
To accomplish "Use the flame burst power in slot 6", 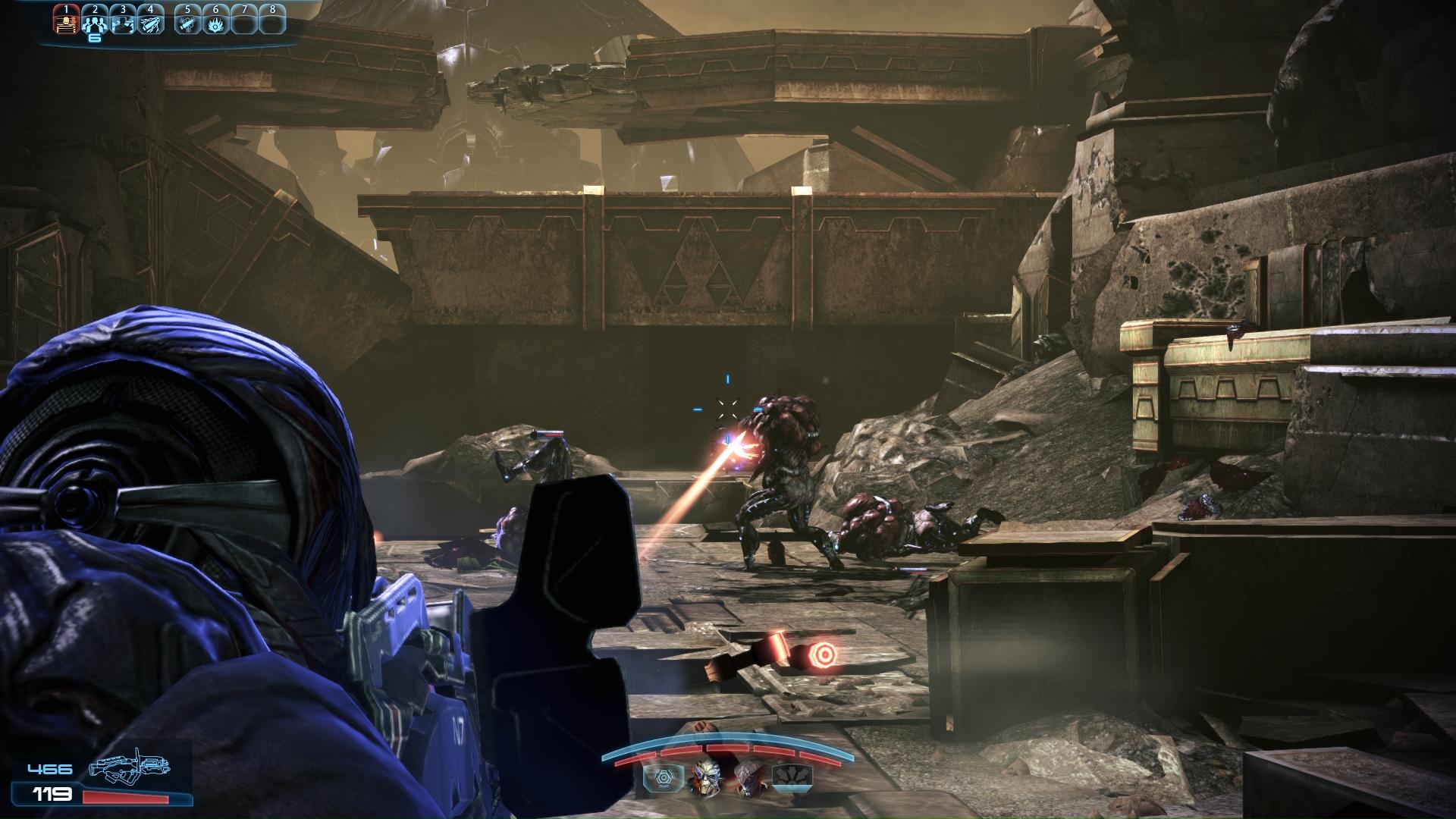I will pyautogui.click(x=215, y=23).
